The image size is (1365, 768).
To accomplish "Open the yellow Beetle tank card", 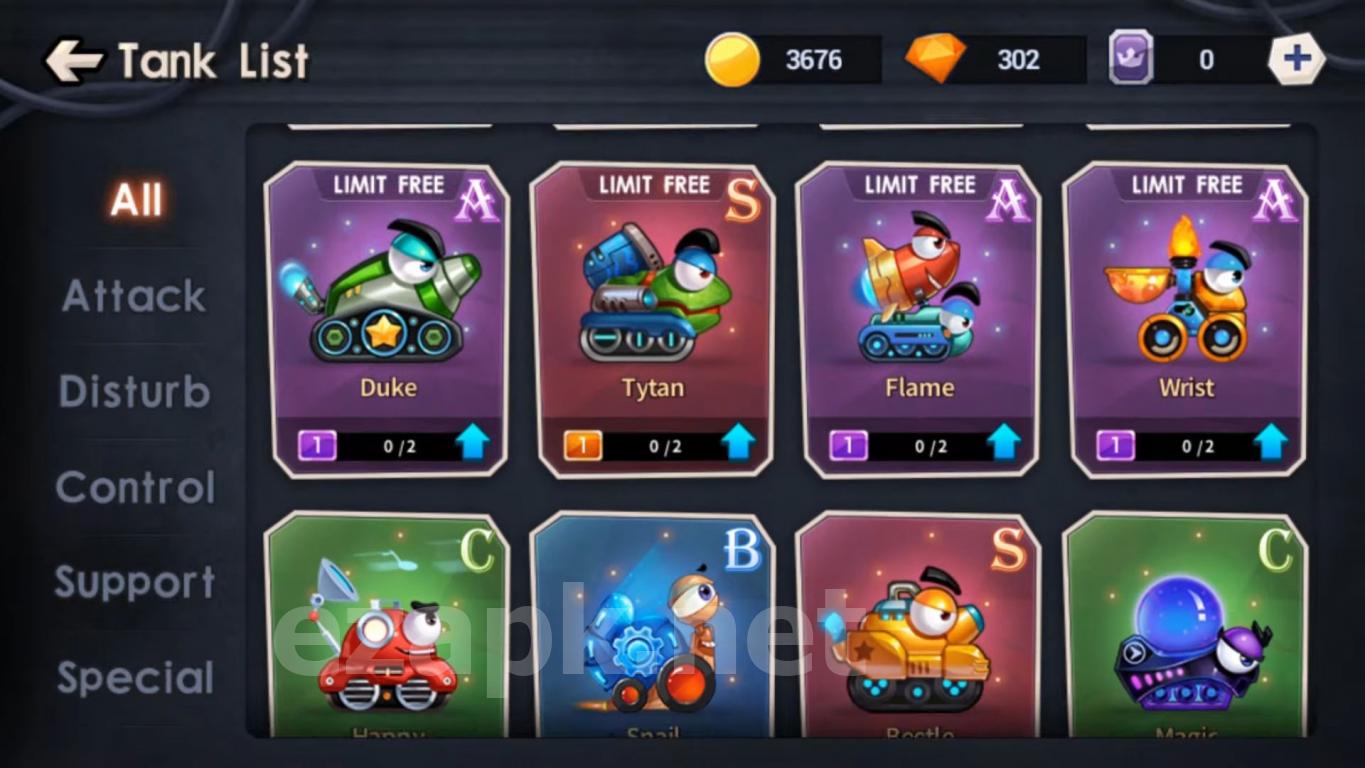I will pyautogui.click(x=919, y=630).
